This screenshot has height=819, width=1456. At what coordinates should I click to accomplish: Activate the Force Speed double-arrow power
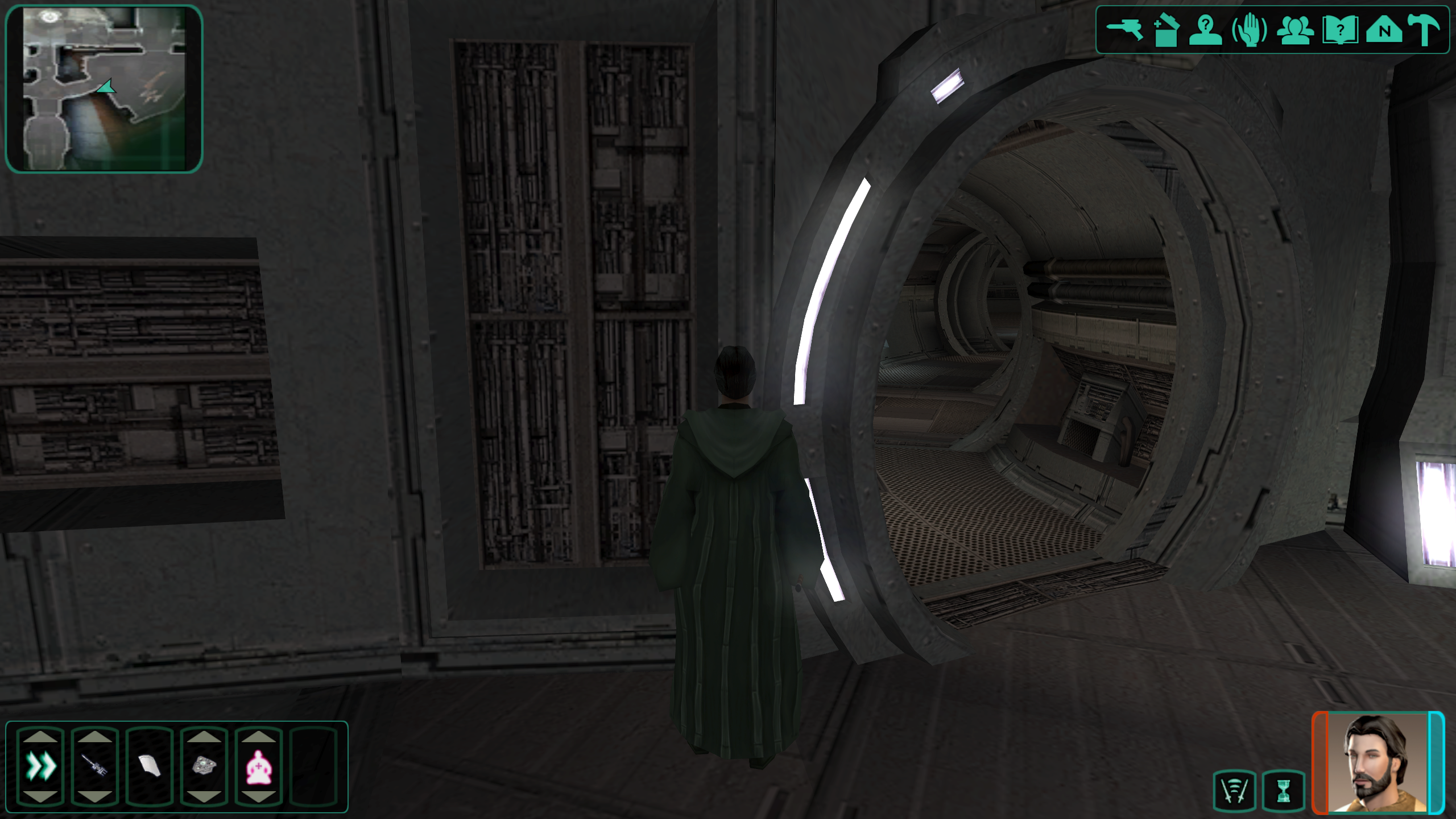(40, 766)
